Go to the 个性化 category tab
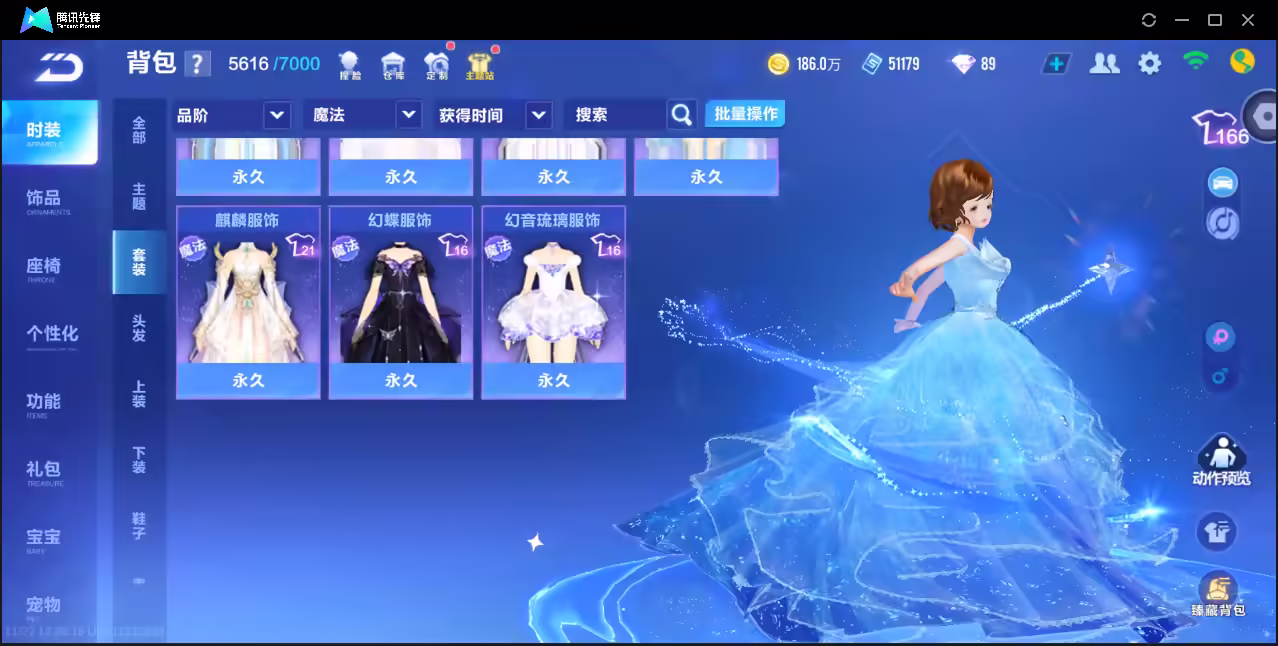 [x=51, y=334]
